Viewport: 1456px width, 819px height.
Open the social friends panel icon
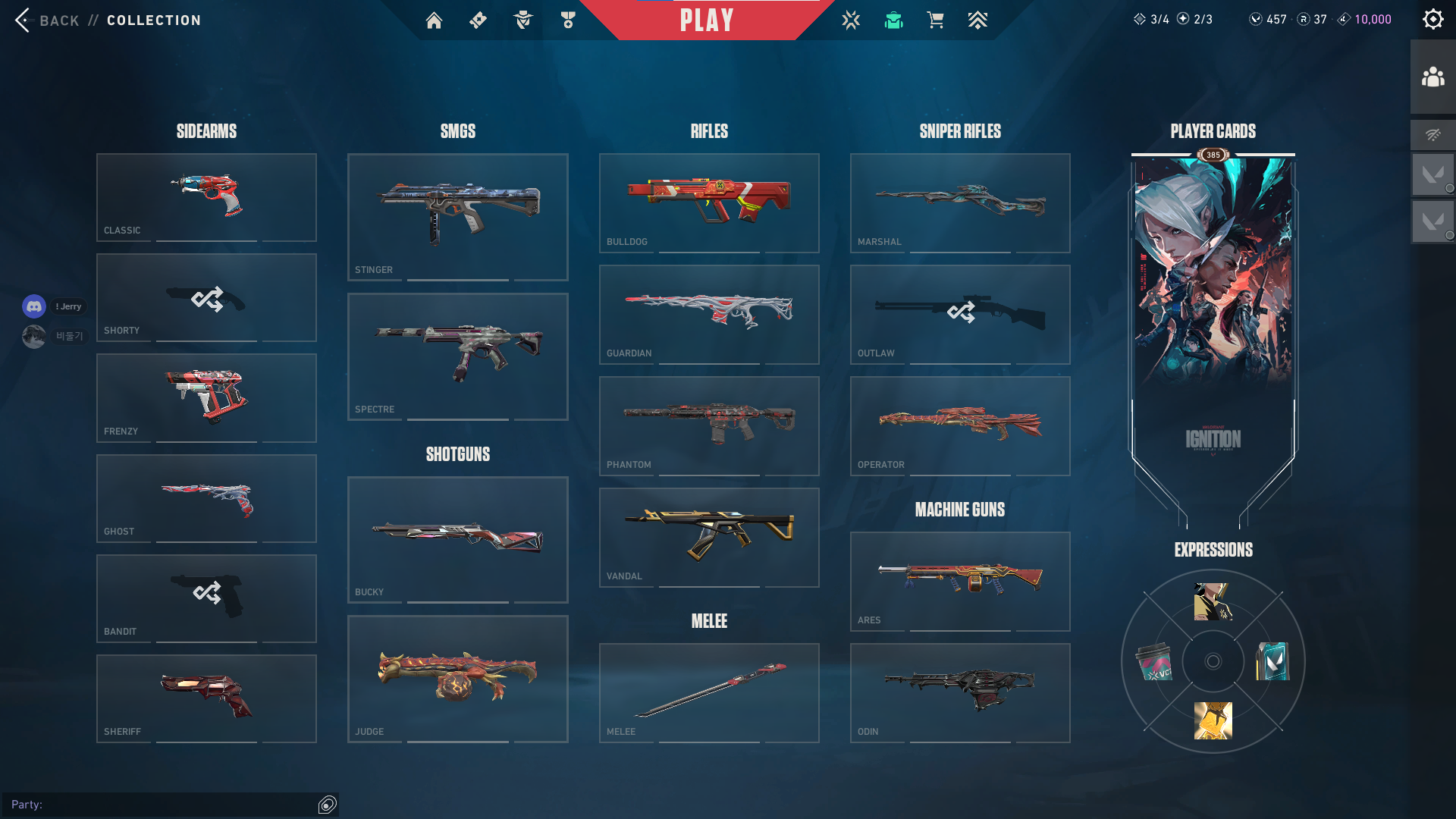1432,77
